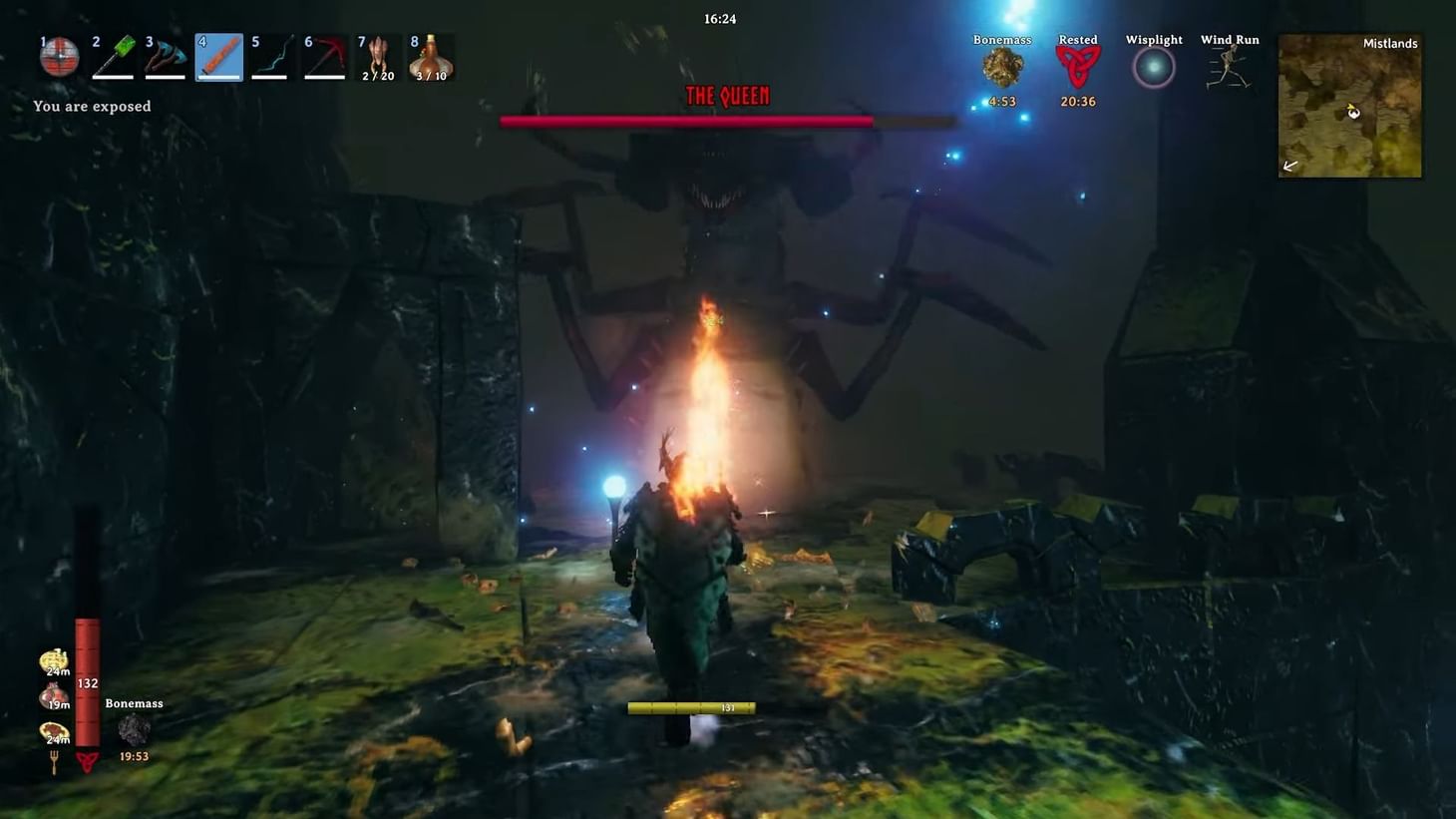
Task: Click the Mistlands minimap in the corner
Action: (x=1348, y=105)
